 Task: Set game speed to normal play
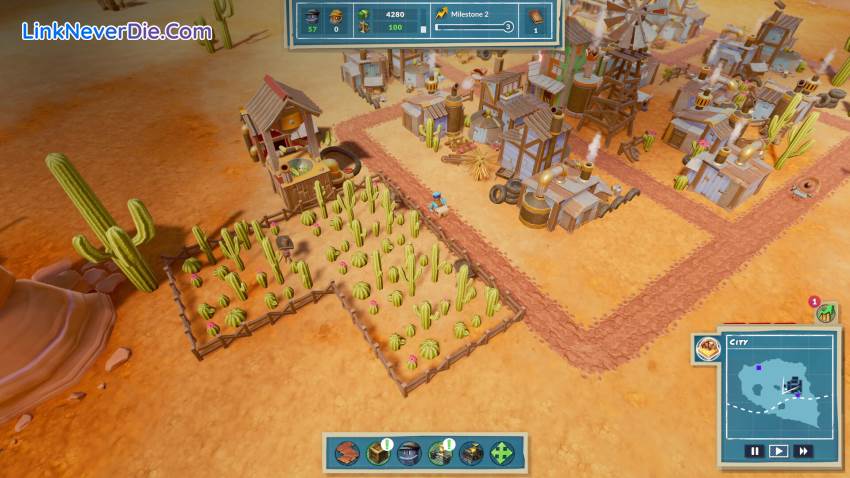click(779, 451)
